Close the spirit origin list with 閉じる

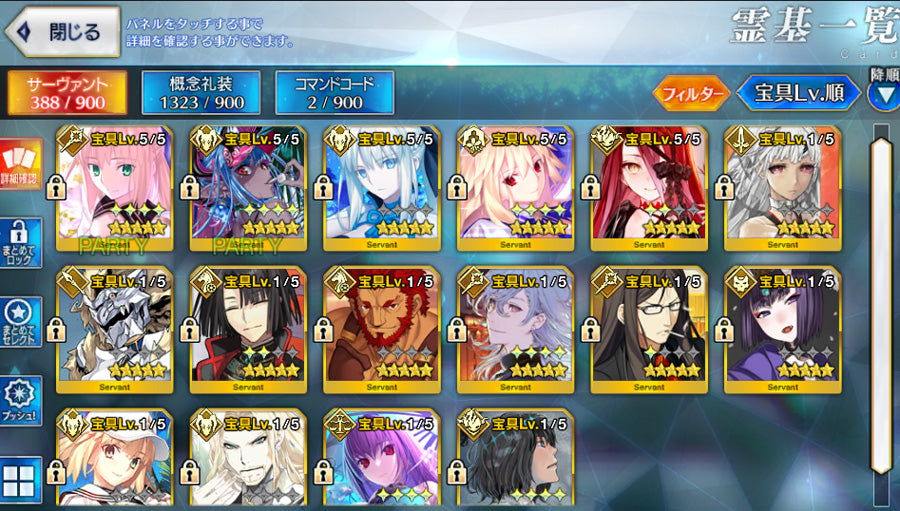pyautogui.click(x=60, y=32)
